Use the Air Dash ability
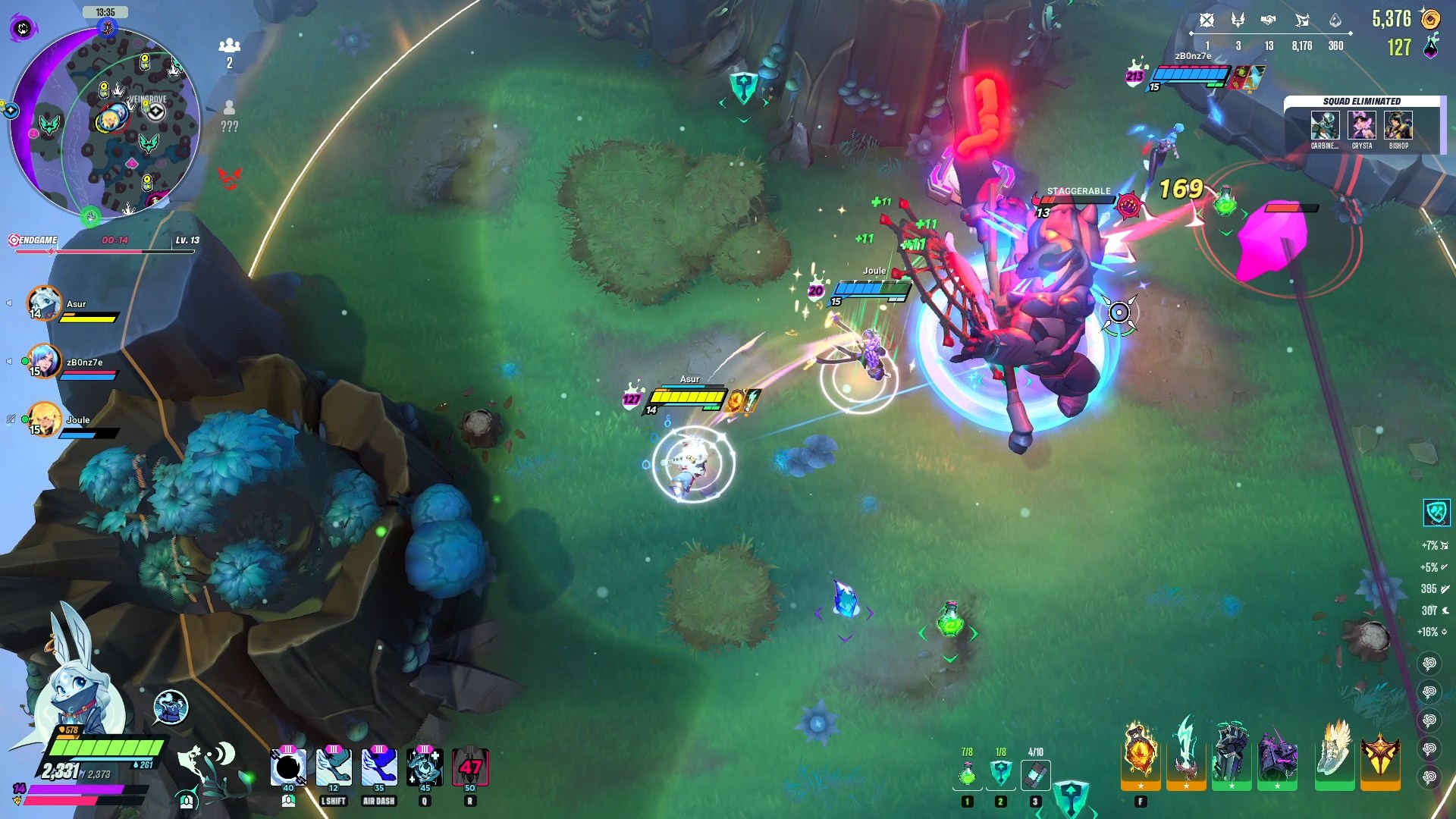This screenshot has height=819, width=1456. 379,767
